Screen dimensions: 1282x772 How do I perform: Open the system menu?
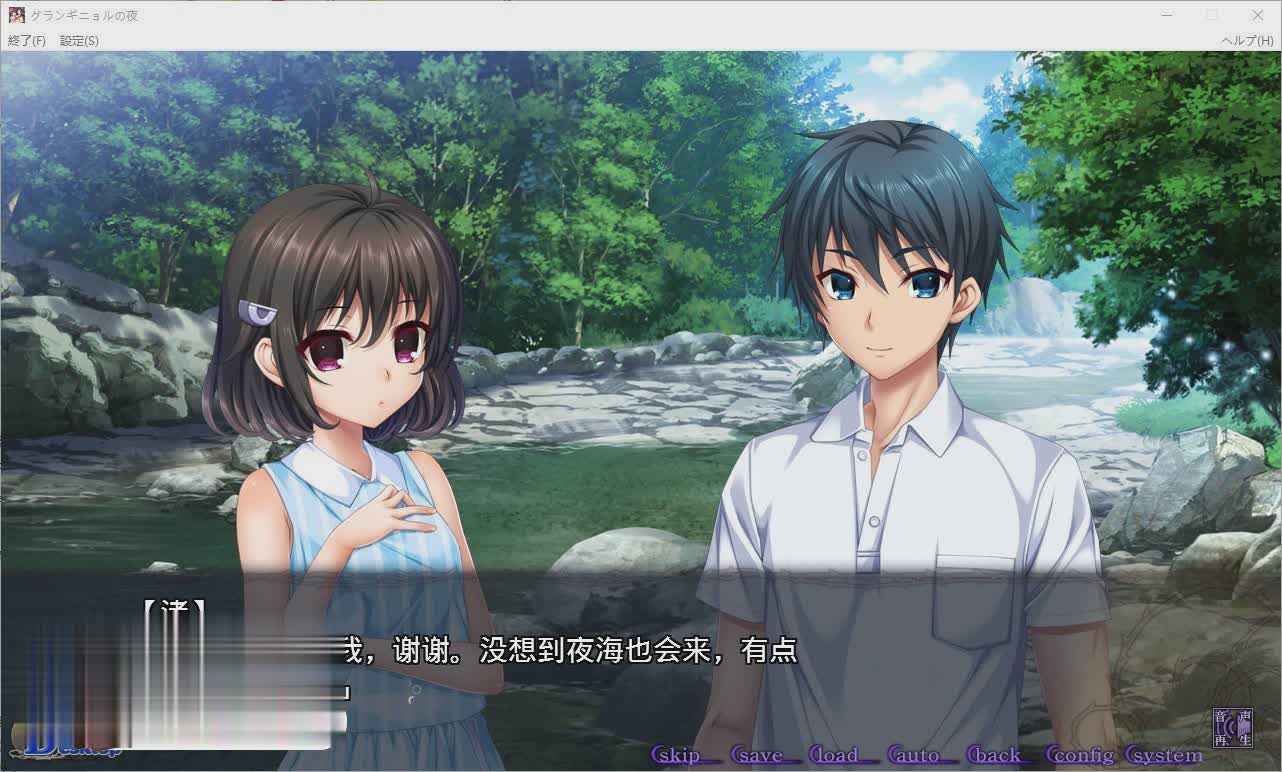point(1164,756)
